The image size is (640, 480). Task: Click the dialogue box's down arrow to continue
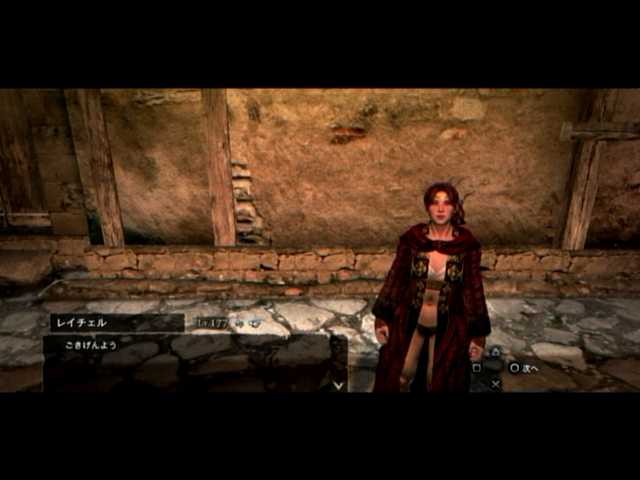(x=338, y=383)
